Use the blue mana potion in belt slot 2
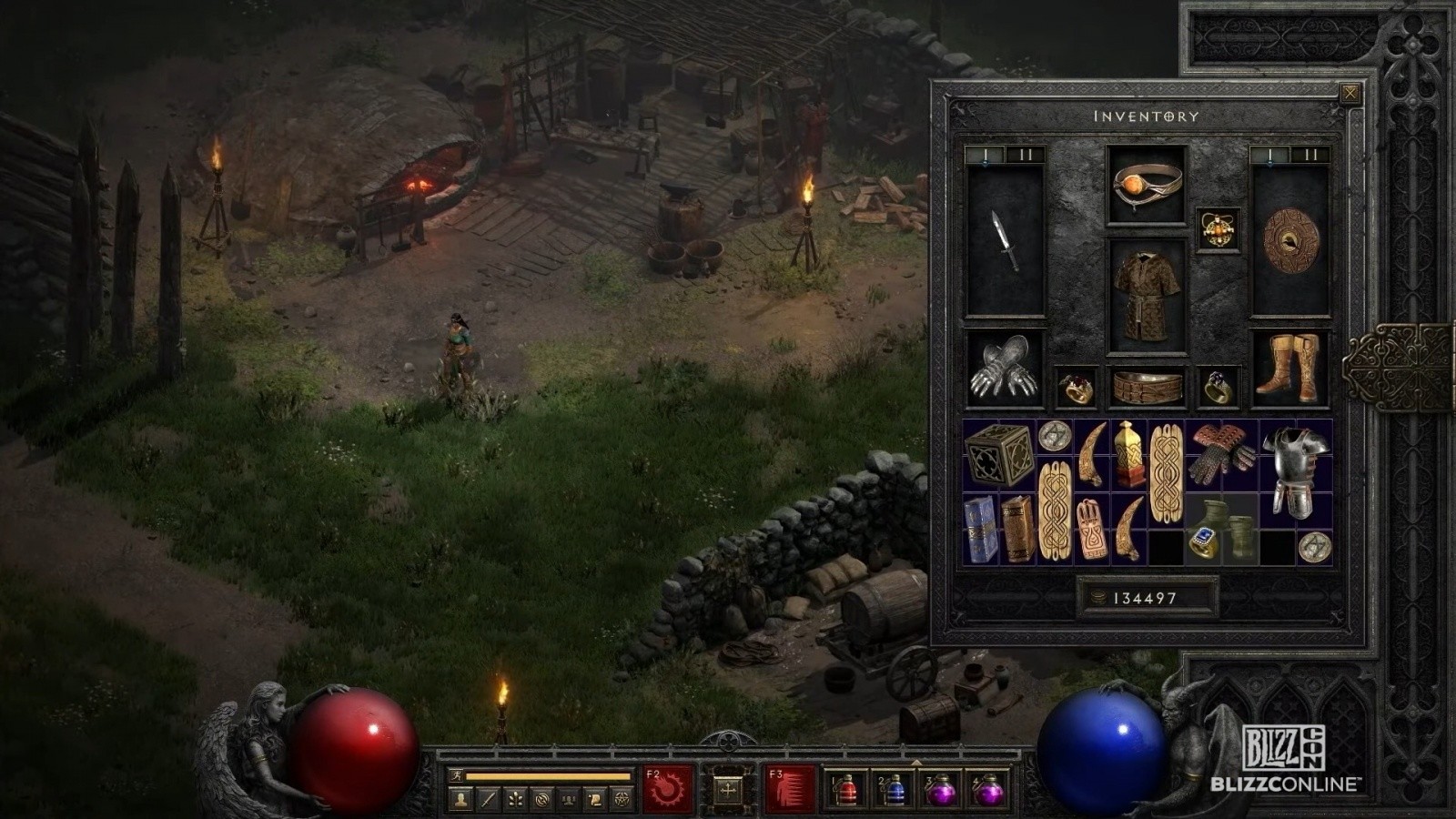1456x819 pixels. click(893, 791)
